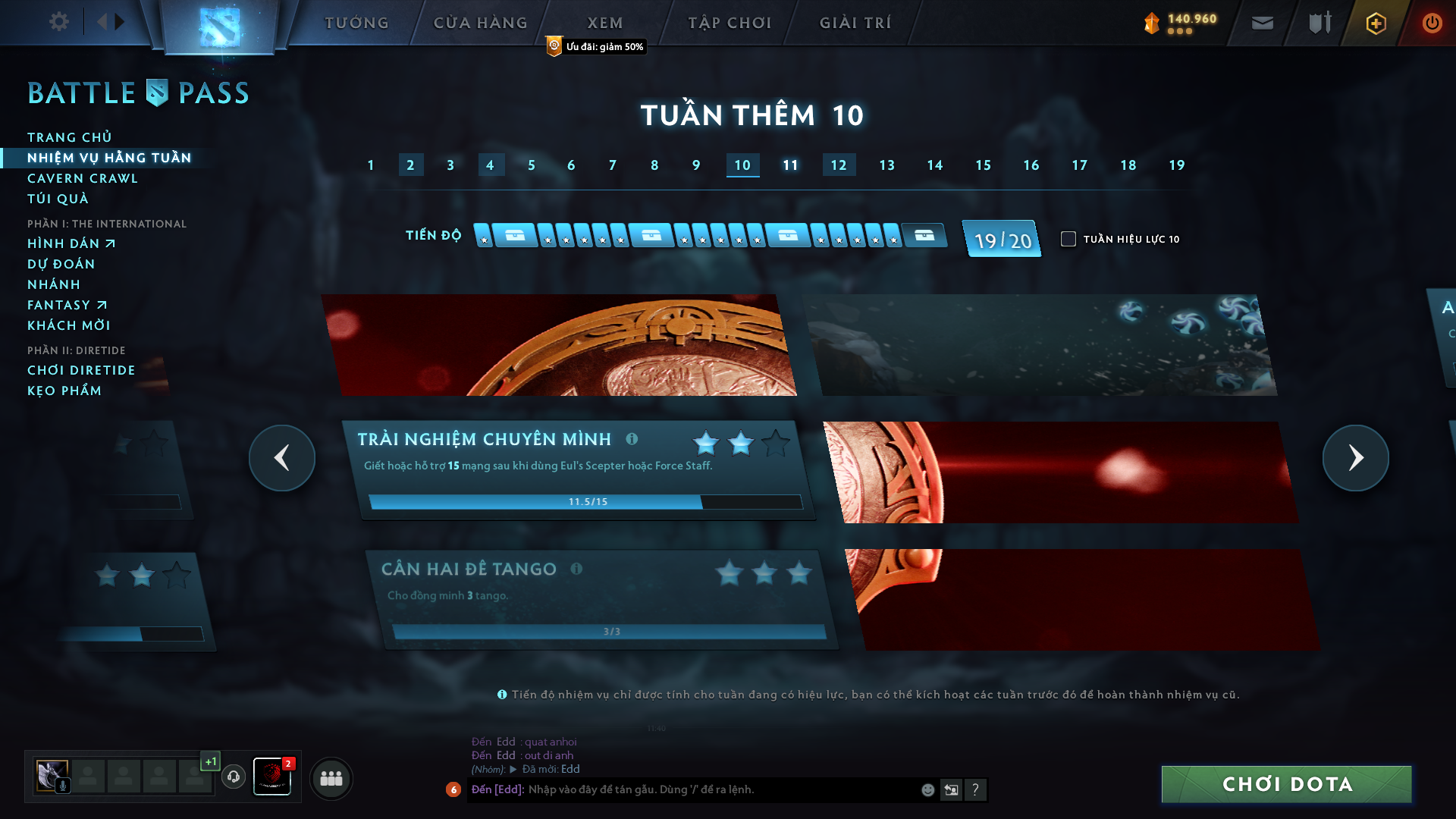The image size is (1456, 819).
Task: Click the chat help question mark icon
Action: 975,789
